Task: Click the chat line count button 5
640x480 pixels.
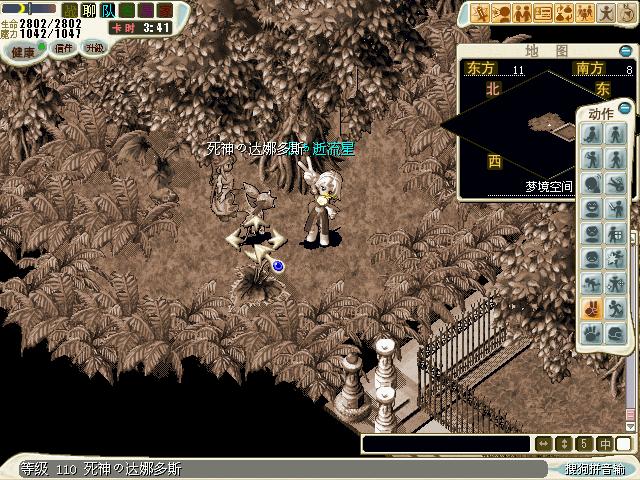Action: tap(585, 443)
